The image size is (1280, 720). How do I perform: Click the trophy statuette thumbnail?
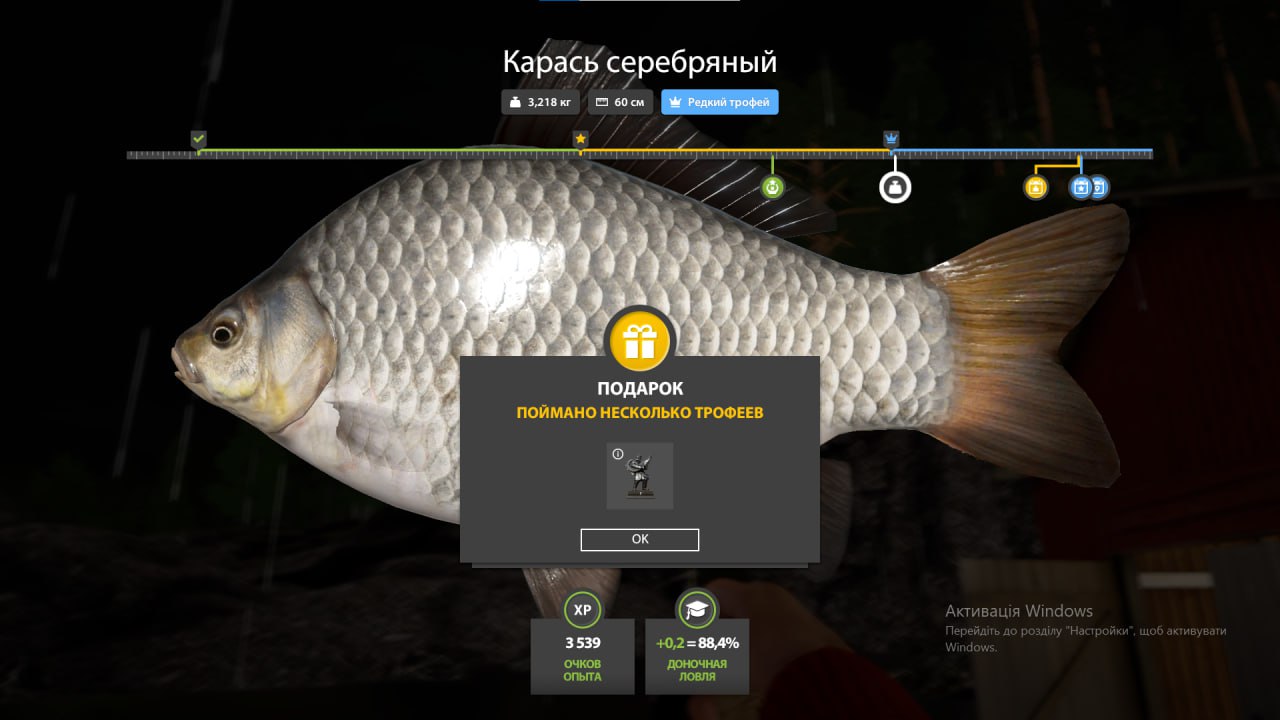[639, 476]
